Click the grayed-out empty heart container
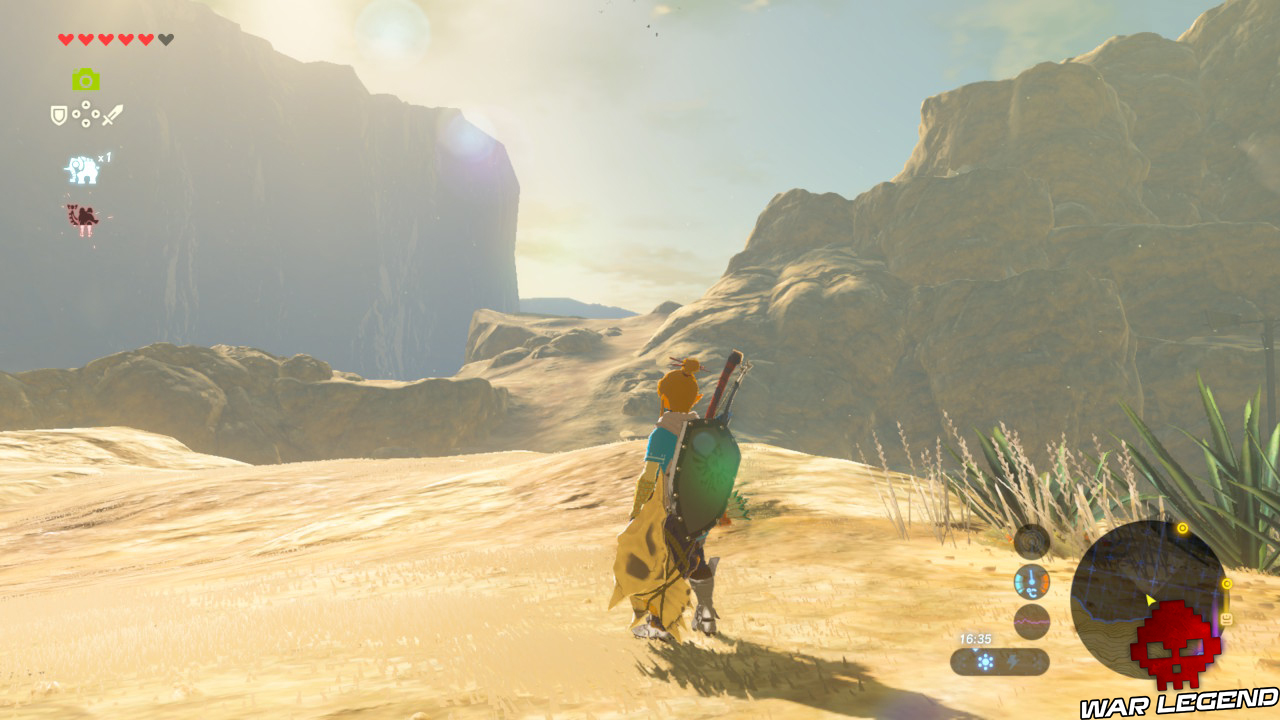 click(x=164, y=40)
